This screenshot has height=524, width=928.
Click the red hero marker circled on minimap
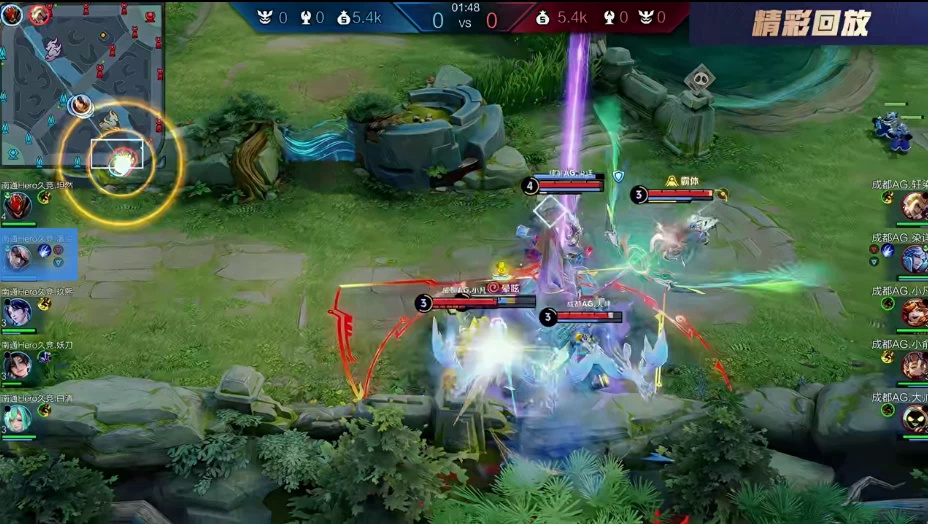point(121,156)
